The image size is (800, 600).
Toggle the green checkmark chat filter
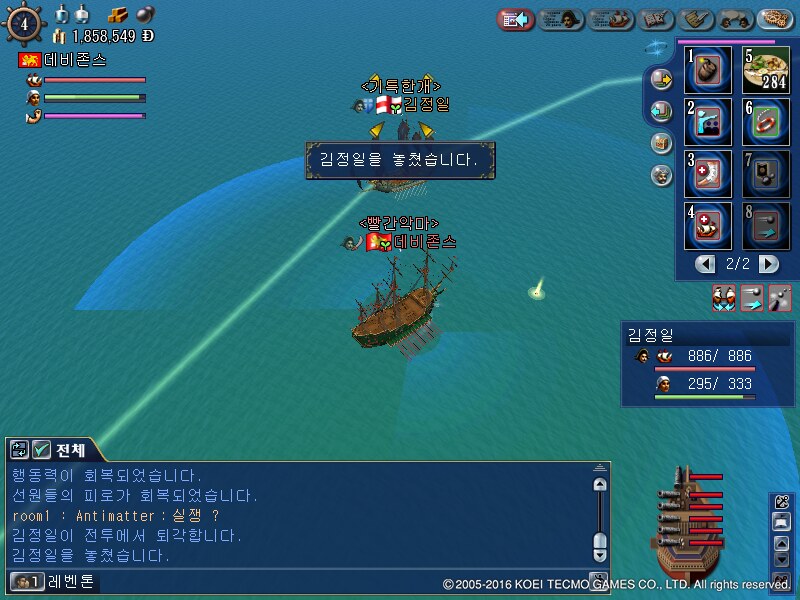click(42, 450)
